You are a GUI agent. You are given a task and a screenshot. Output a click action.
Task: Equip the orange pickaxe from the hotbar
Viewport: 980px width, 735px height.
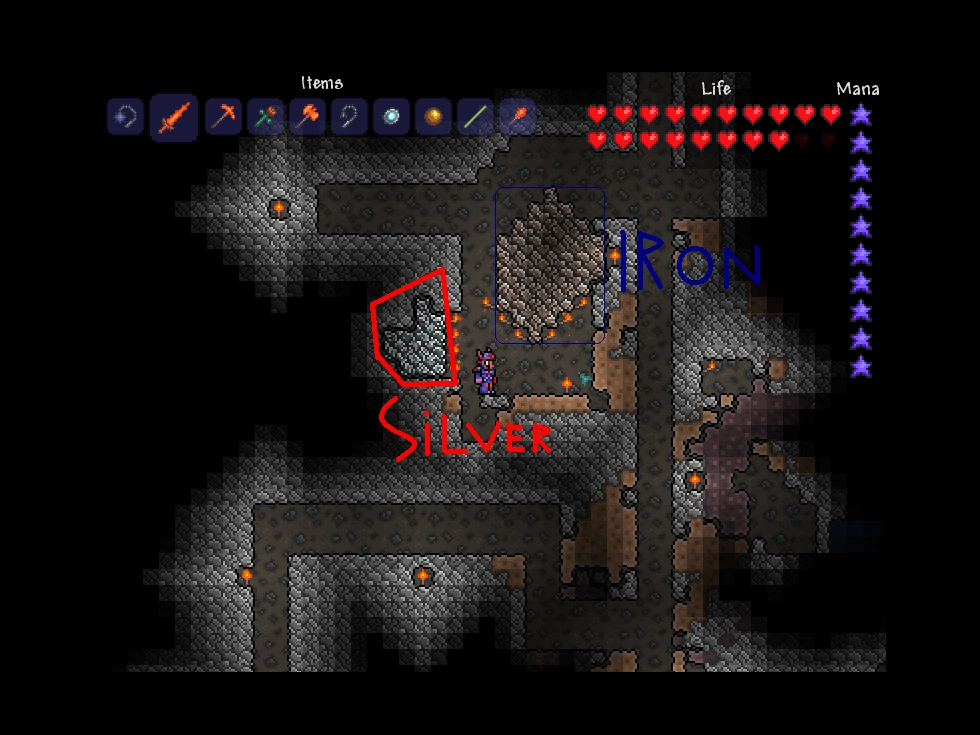[223, 117]
